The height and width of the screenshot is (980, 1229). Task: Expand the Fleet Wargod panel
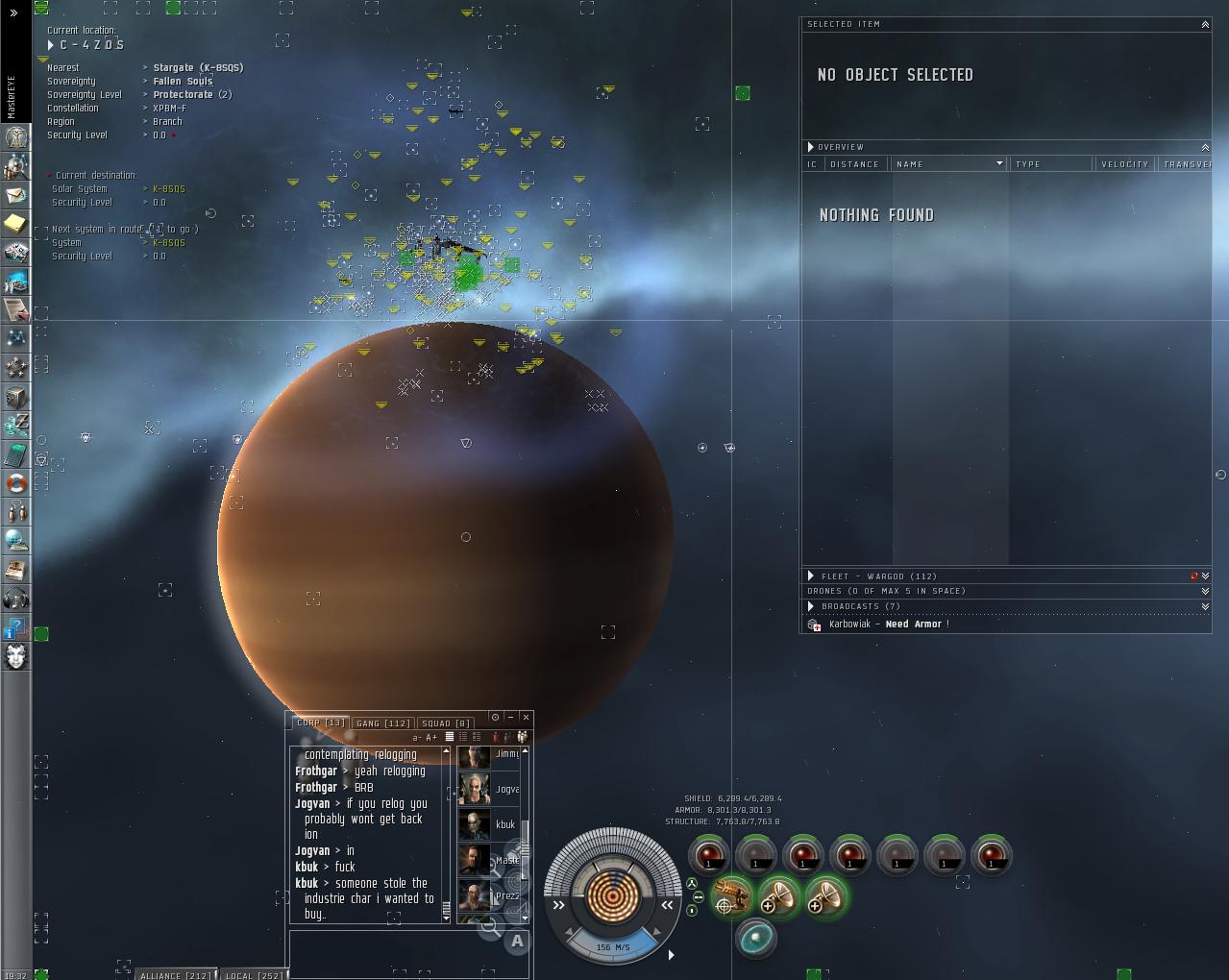pos(811,576)
